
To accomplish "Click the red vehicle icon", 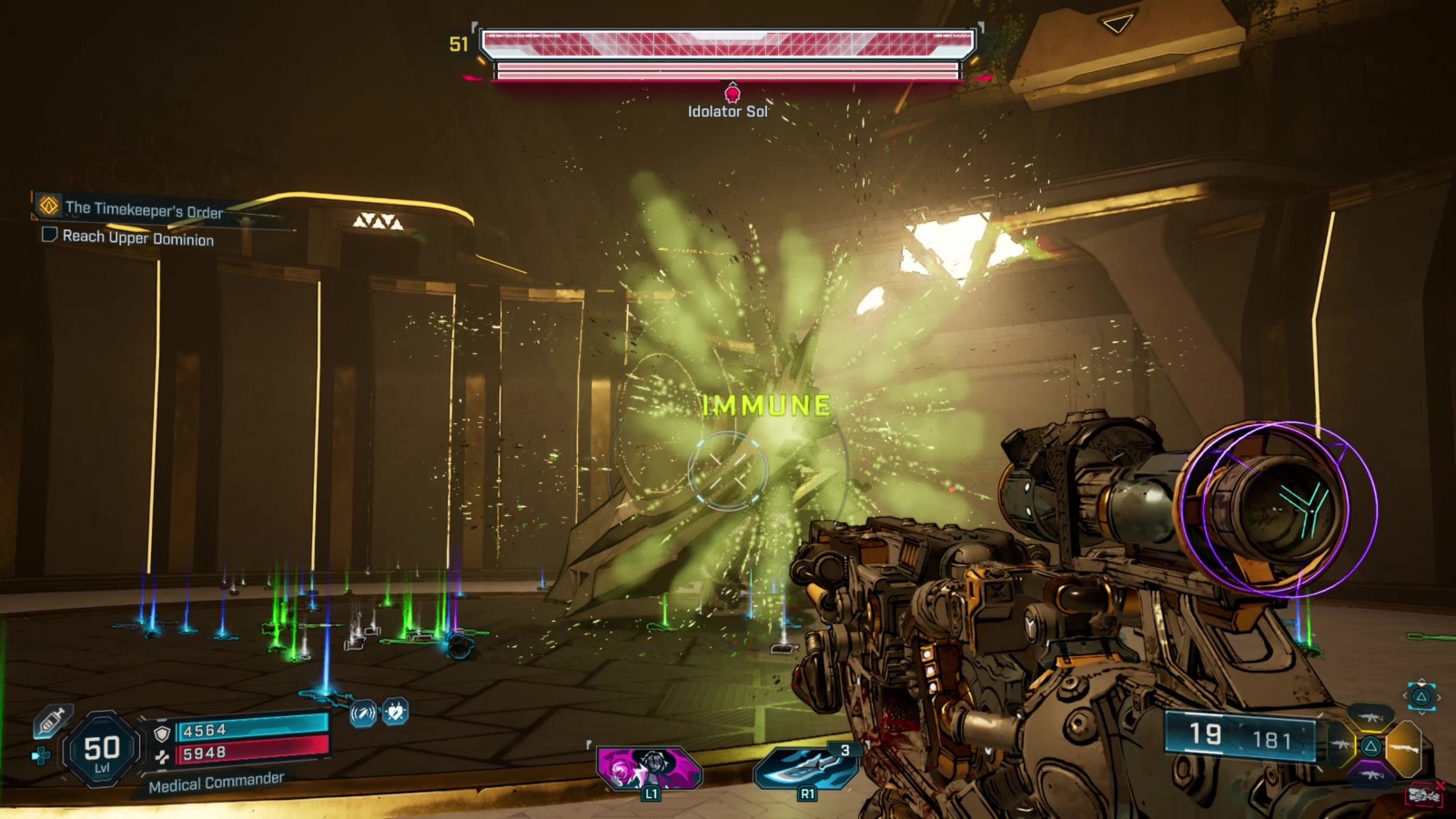I will pyautogui.click(x=1423, y=795).
